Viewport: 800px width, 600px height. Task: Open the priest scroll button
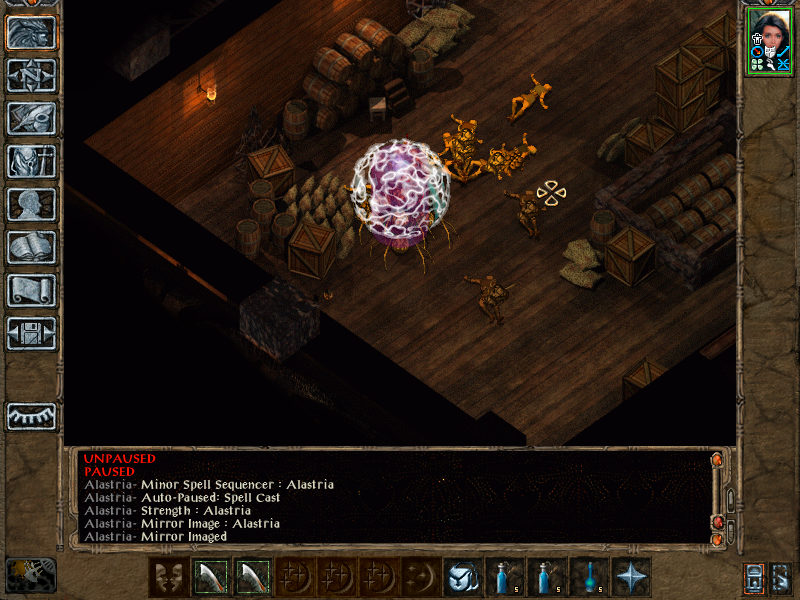[x=31, y=290]
